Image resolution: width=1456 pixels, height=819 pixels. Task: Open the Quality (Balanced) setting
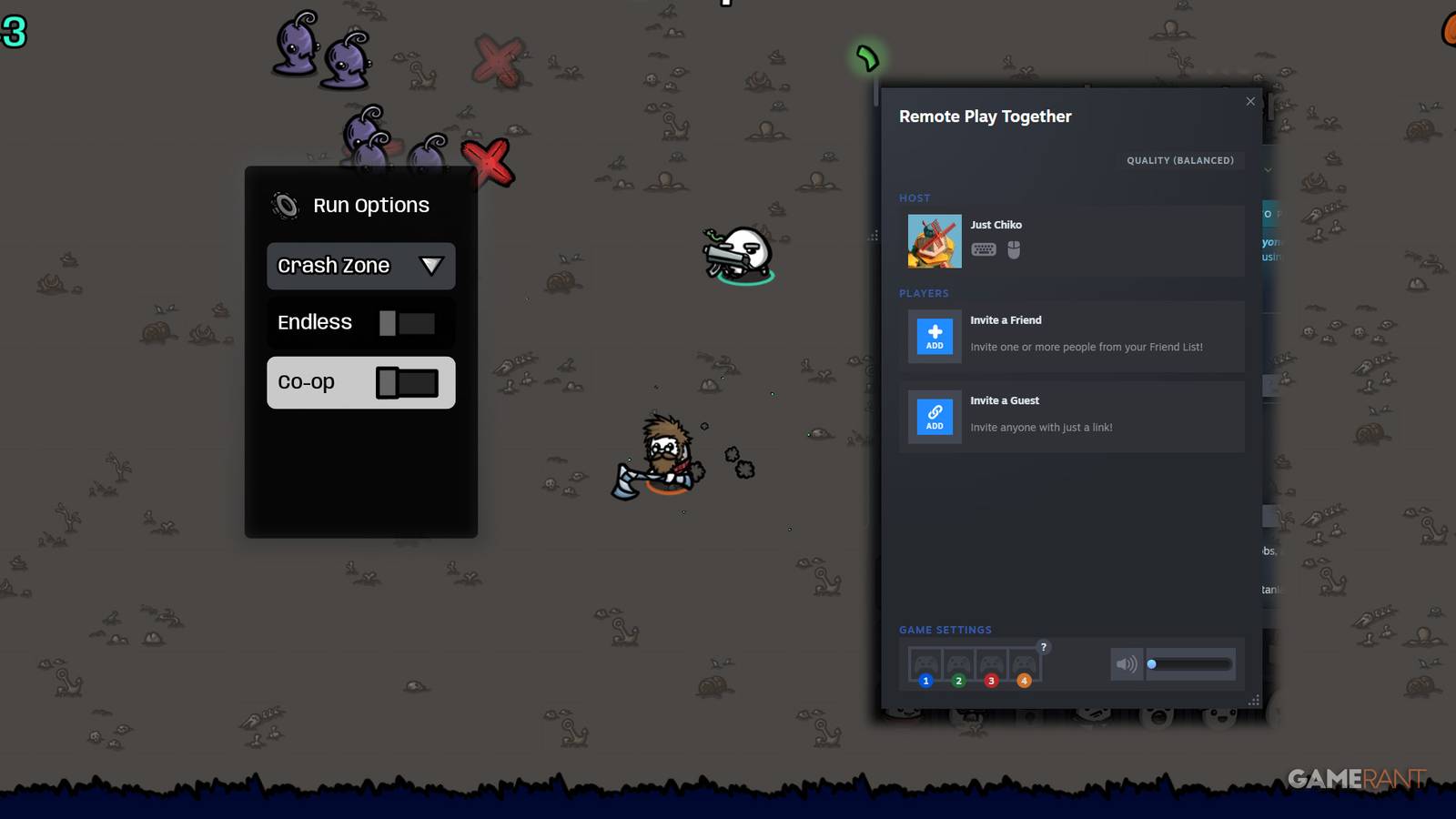[x=1181, y=160]
